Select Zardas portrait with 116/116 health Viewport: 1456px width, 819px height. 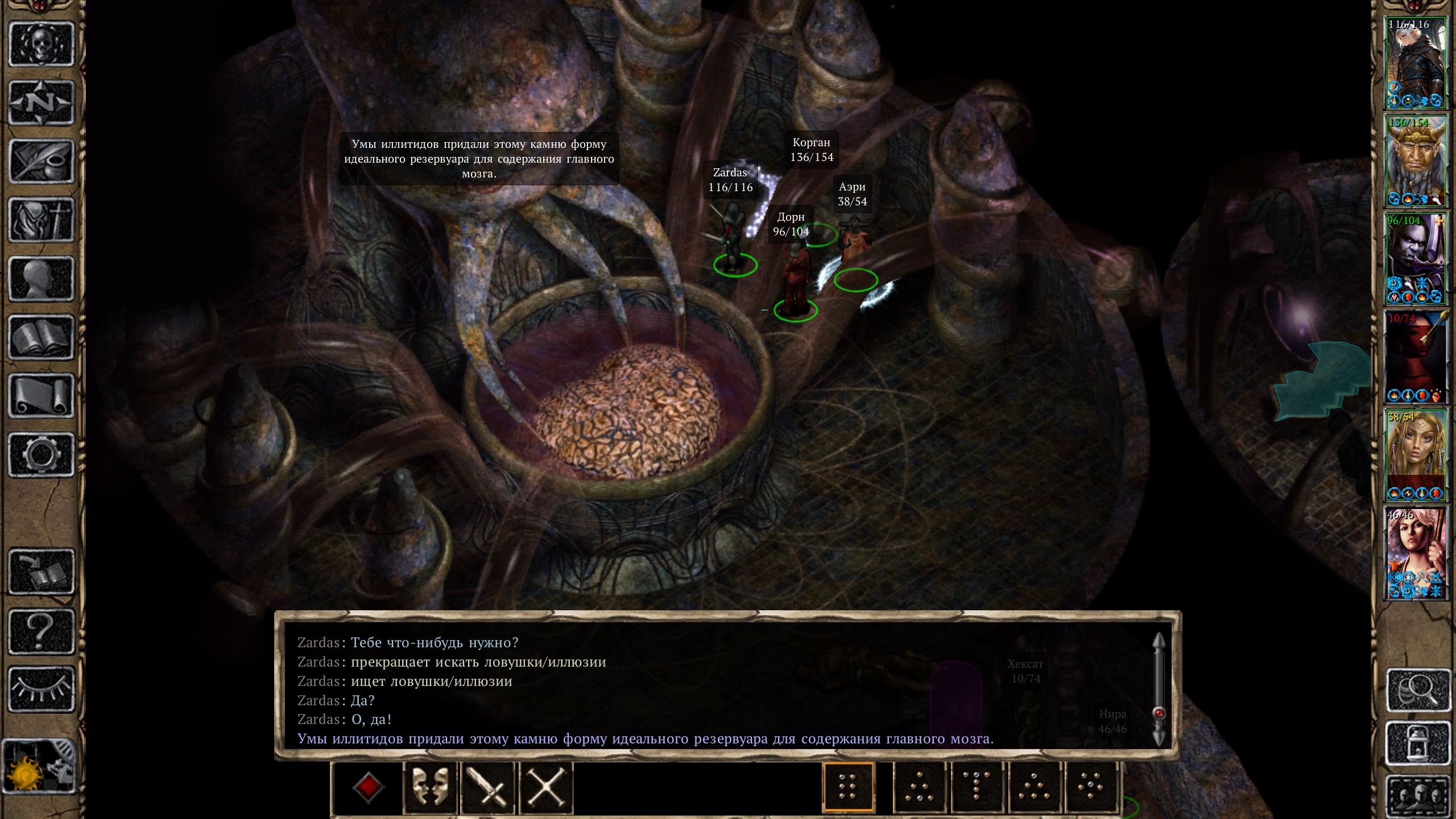point(1416,63)
